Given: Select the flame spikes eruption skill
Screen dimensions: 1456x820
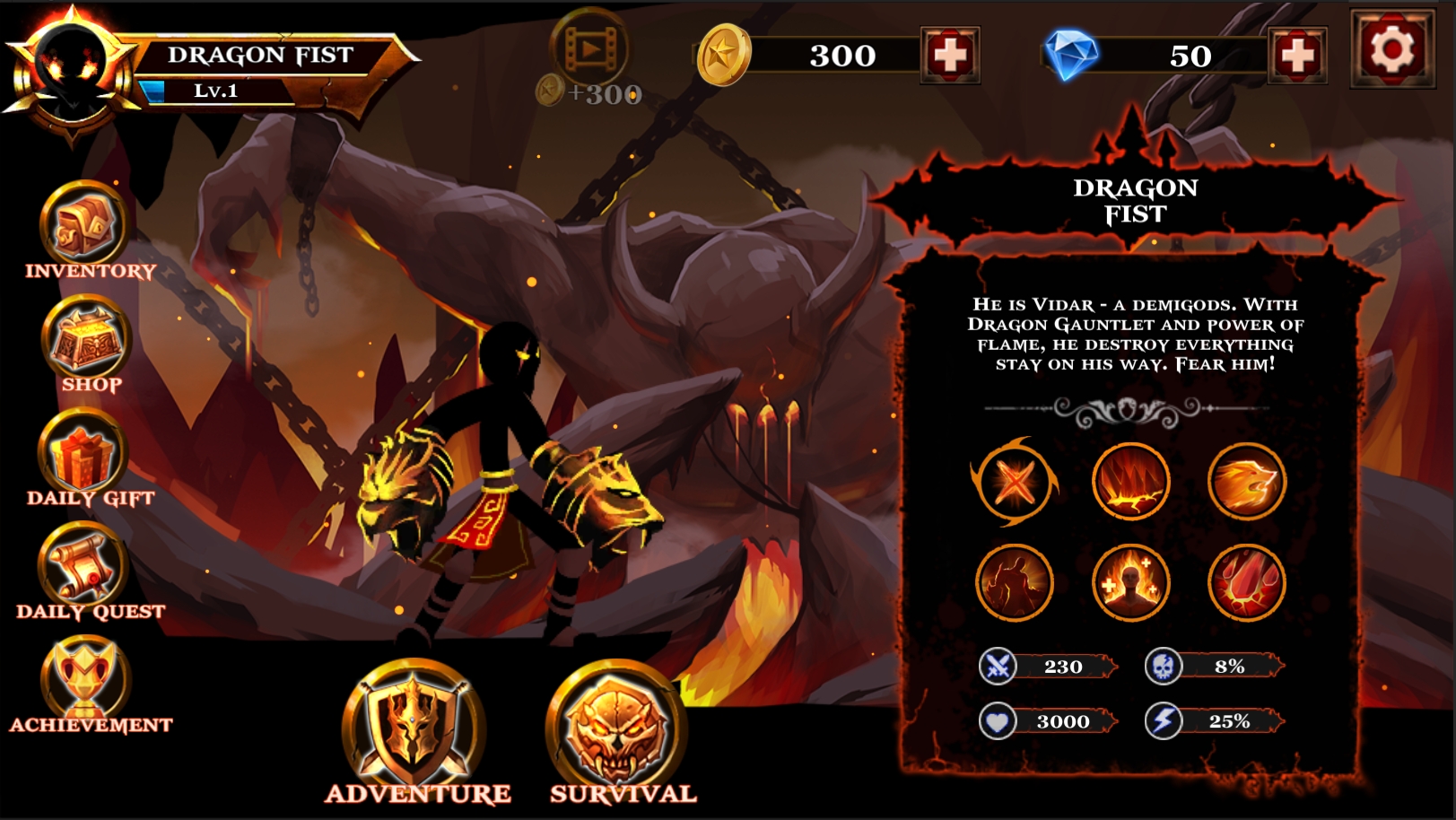Looking at the screenshot, I should point(1133,481).
